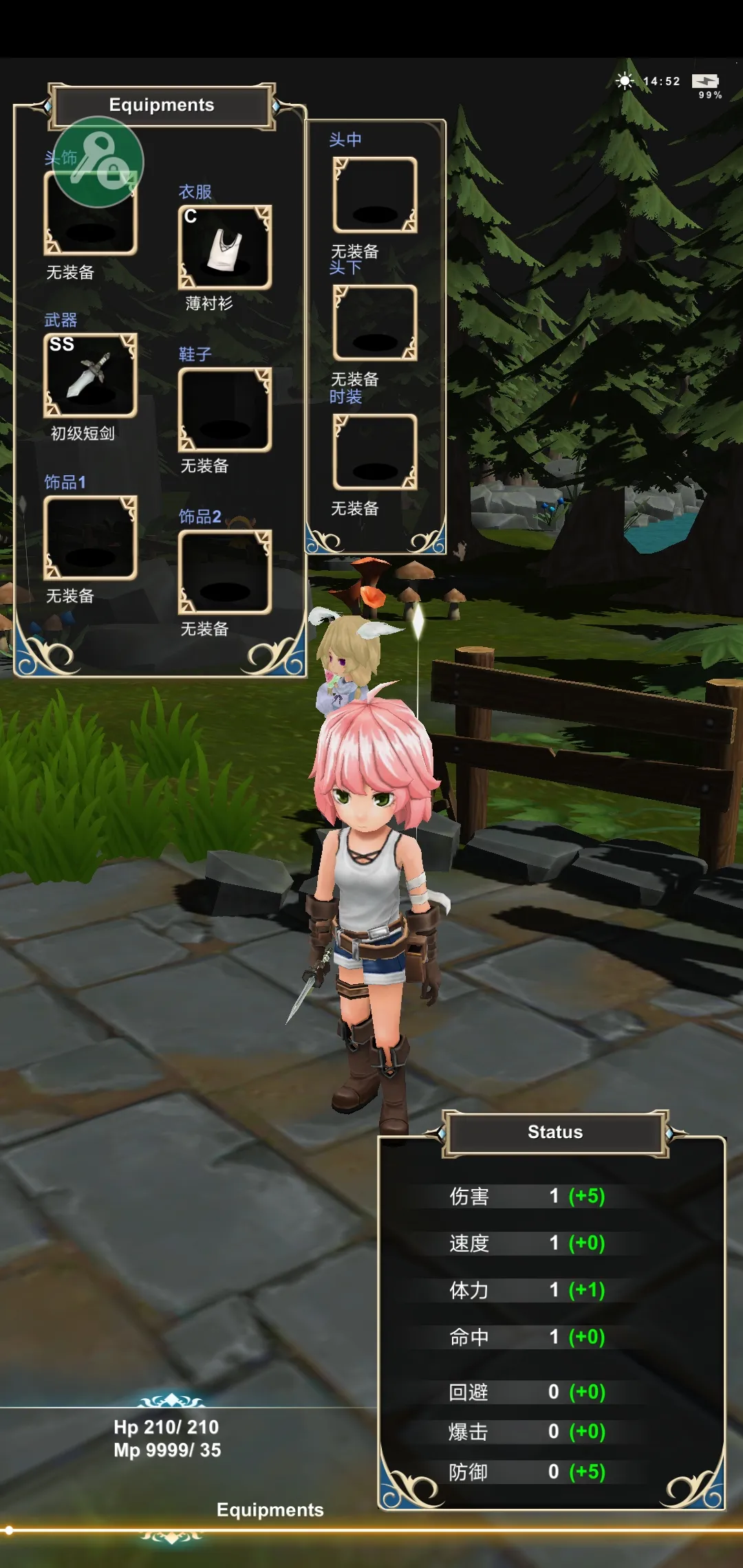The width and height of the screenshot is (743, 1568).
Task: Click the Equipments label at bottom
Action: pos(270,1510)
